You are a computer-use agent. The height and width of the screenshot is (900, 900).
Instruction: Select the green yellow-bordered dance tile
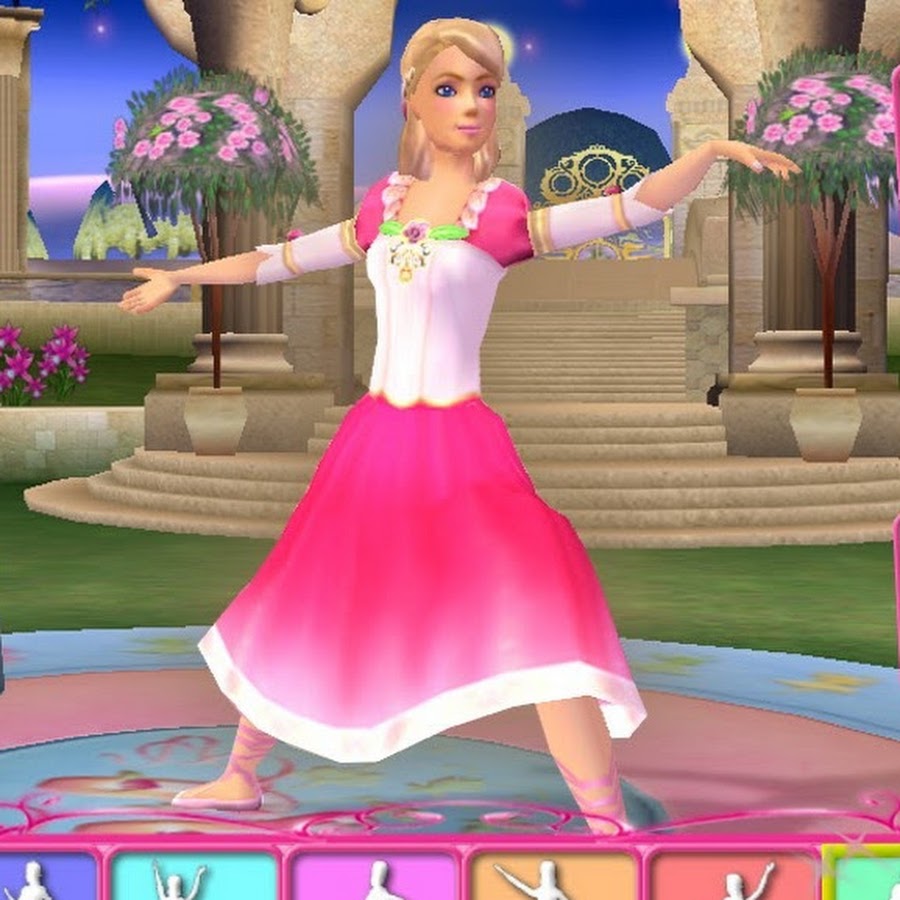[x=866, y=876]
